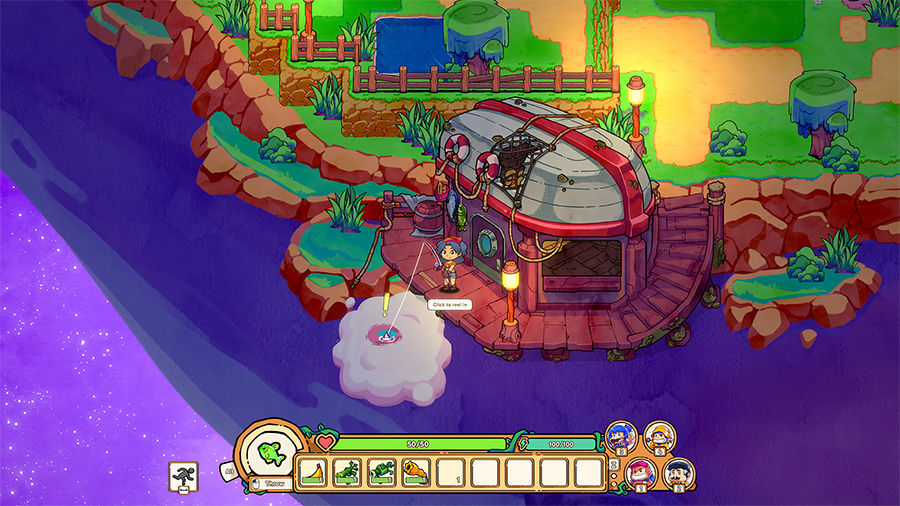This screenshot has width=900, height=506.
Task: Open the blue-haired character portrait
Action: pos(620,437)
